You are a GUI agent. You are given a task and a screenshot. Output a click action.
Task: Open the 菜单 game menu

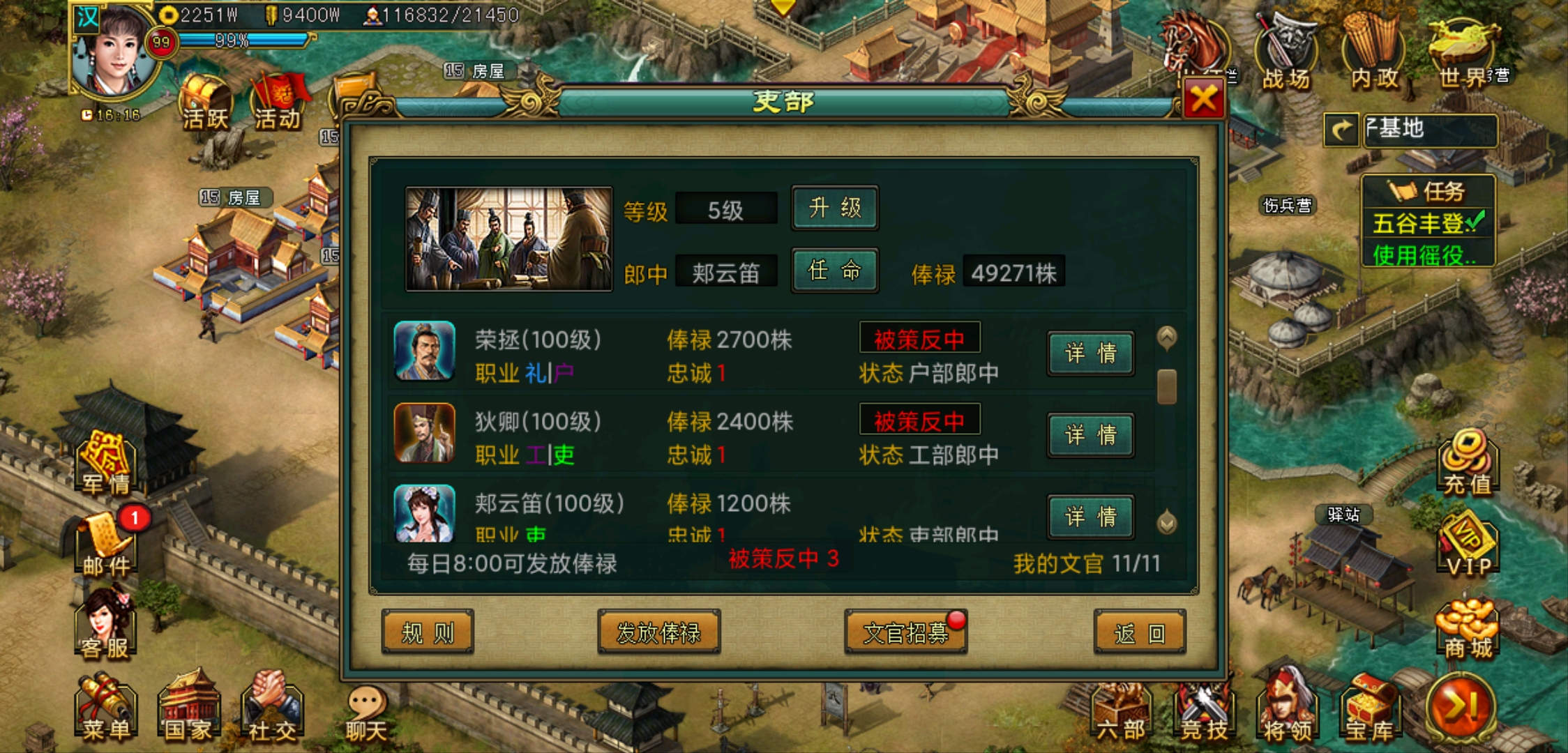click(105, 708)
